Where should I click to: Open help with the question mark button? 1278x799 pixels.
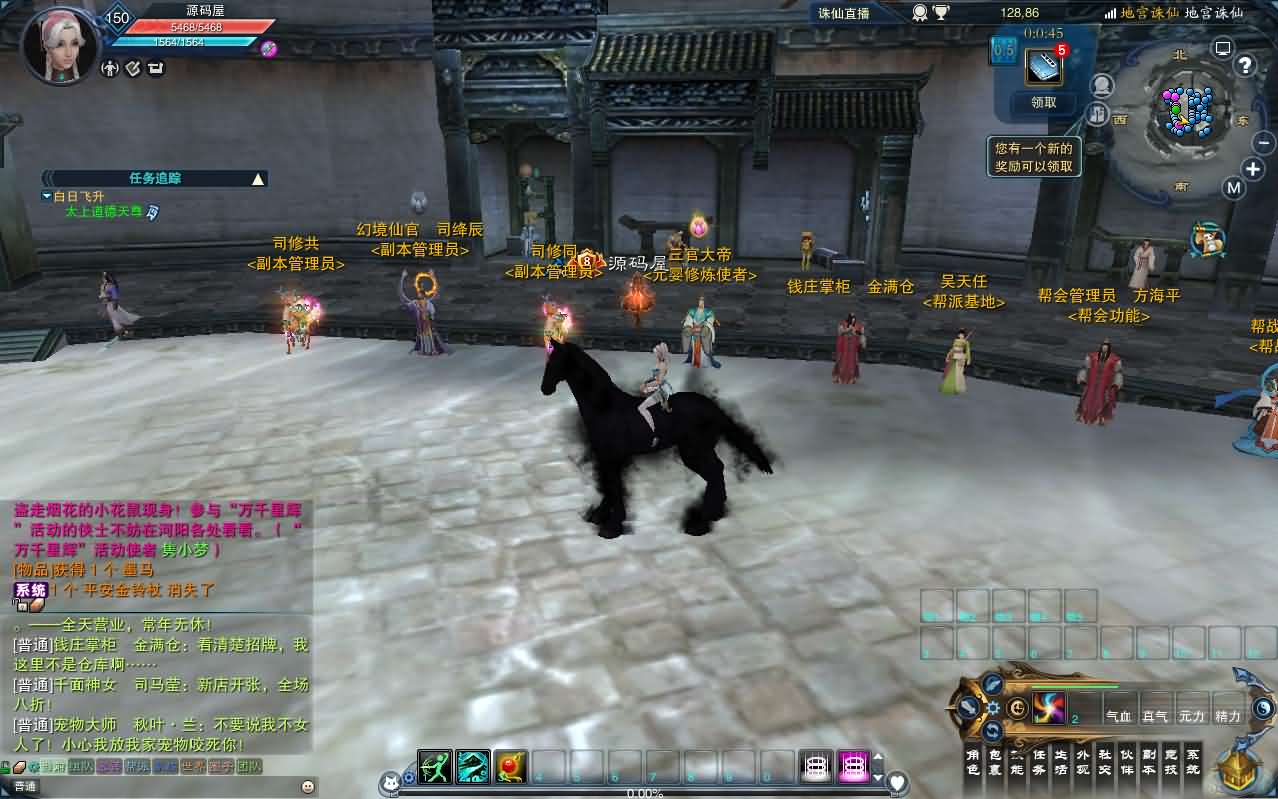(x=1245, y=66)
